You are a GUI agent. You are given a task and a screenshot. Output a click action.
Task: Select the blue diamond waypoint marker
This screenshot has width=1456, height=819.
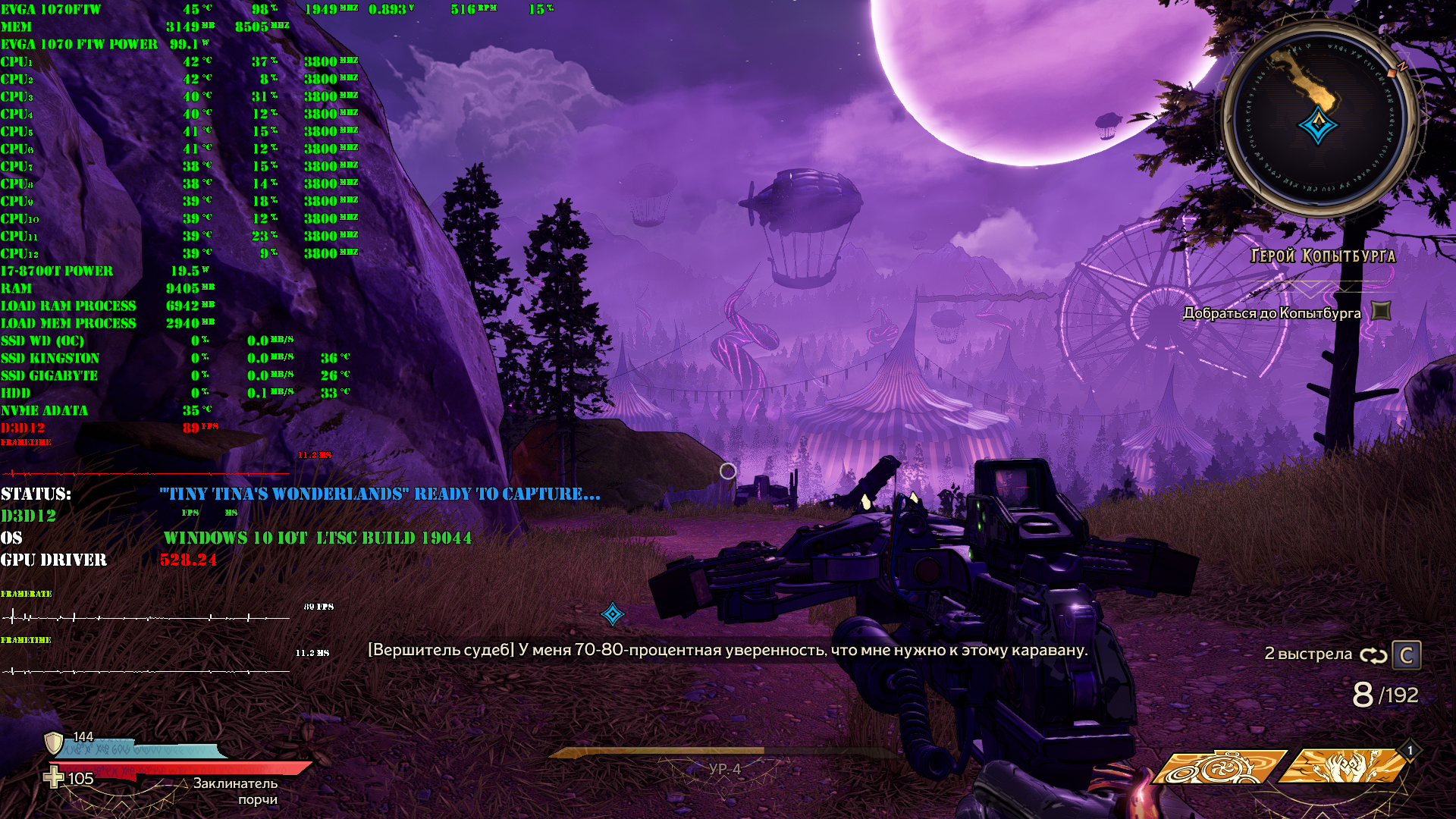click(613, 613)
